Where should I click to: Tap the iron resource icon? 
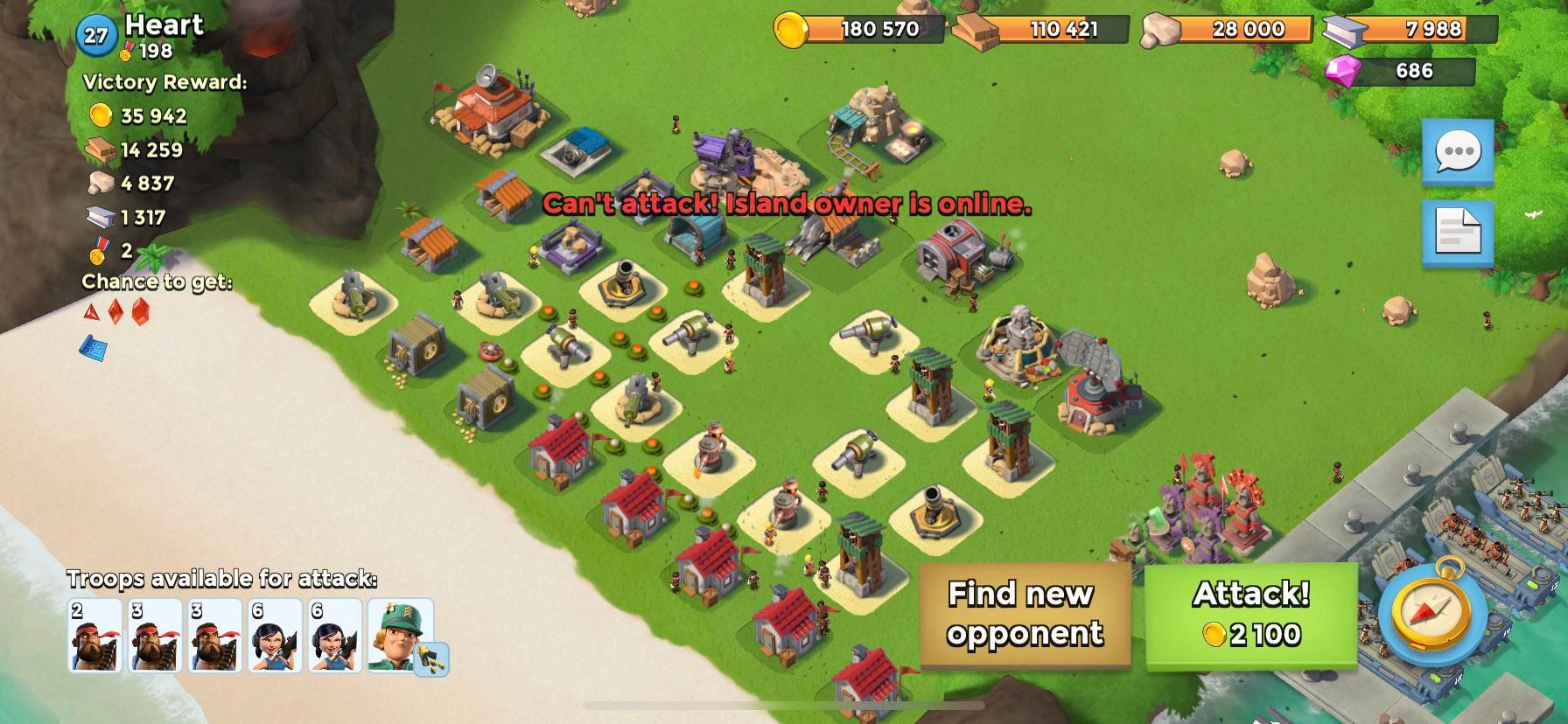click(1341, 29)
